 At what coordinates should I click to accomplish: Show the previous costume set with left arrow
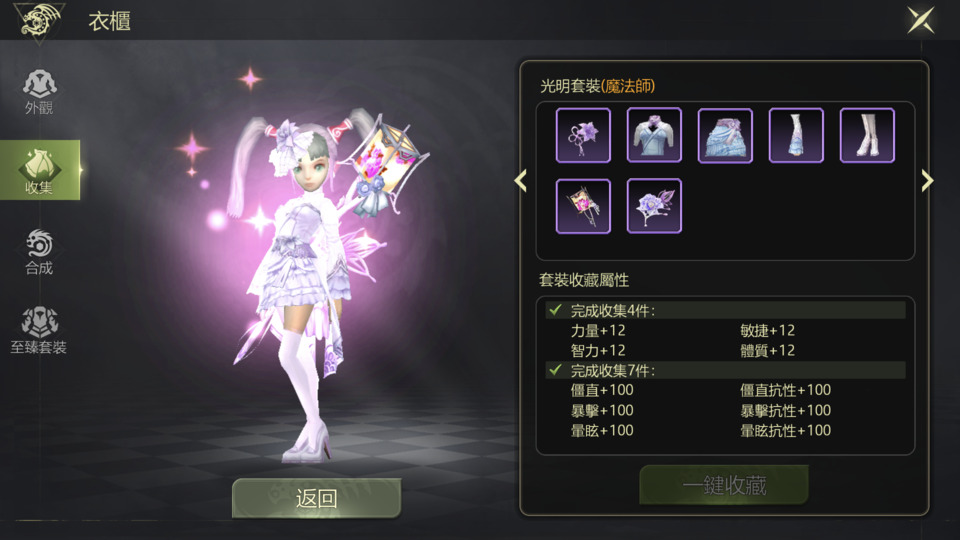tap(520, 180)
